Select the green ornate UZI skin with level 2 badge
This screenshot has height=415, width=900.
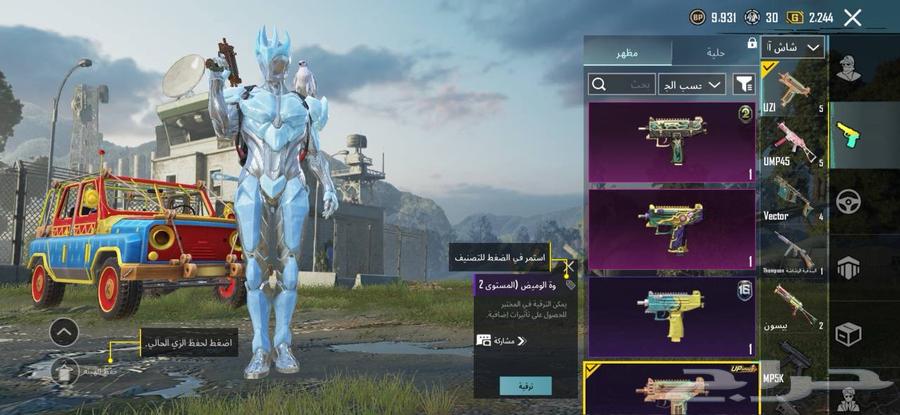click(x=671, y=141)
